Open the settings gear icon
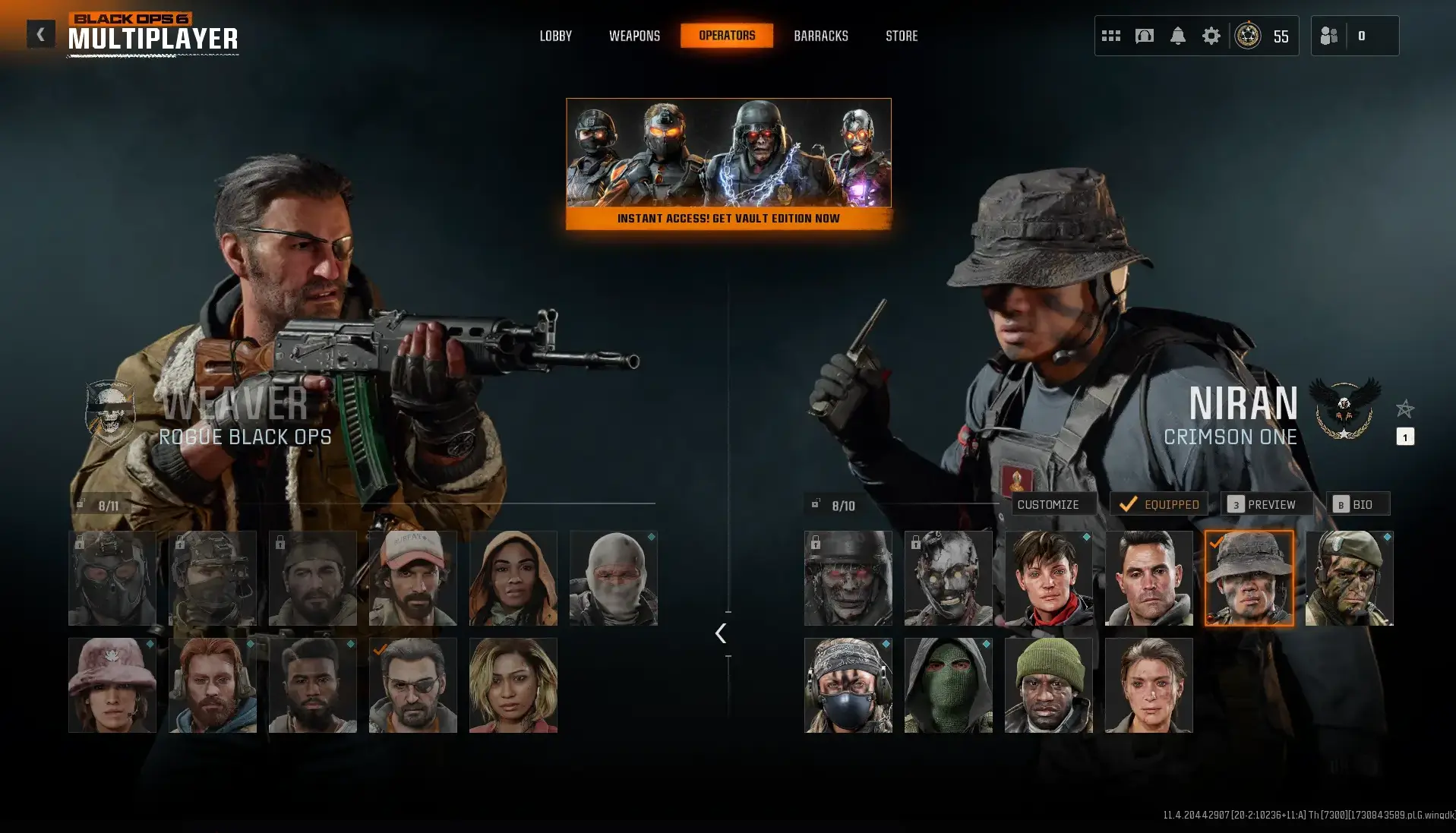The height and width of the screenshot is (833, 1456). coord(1212,35)
